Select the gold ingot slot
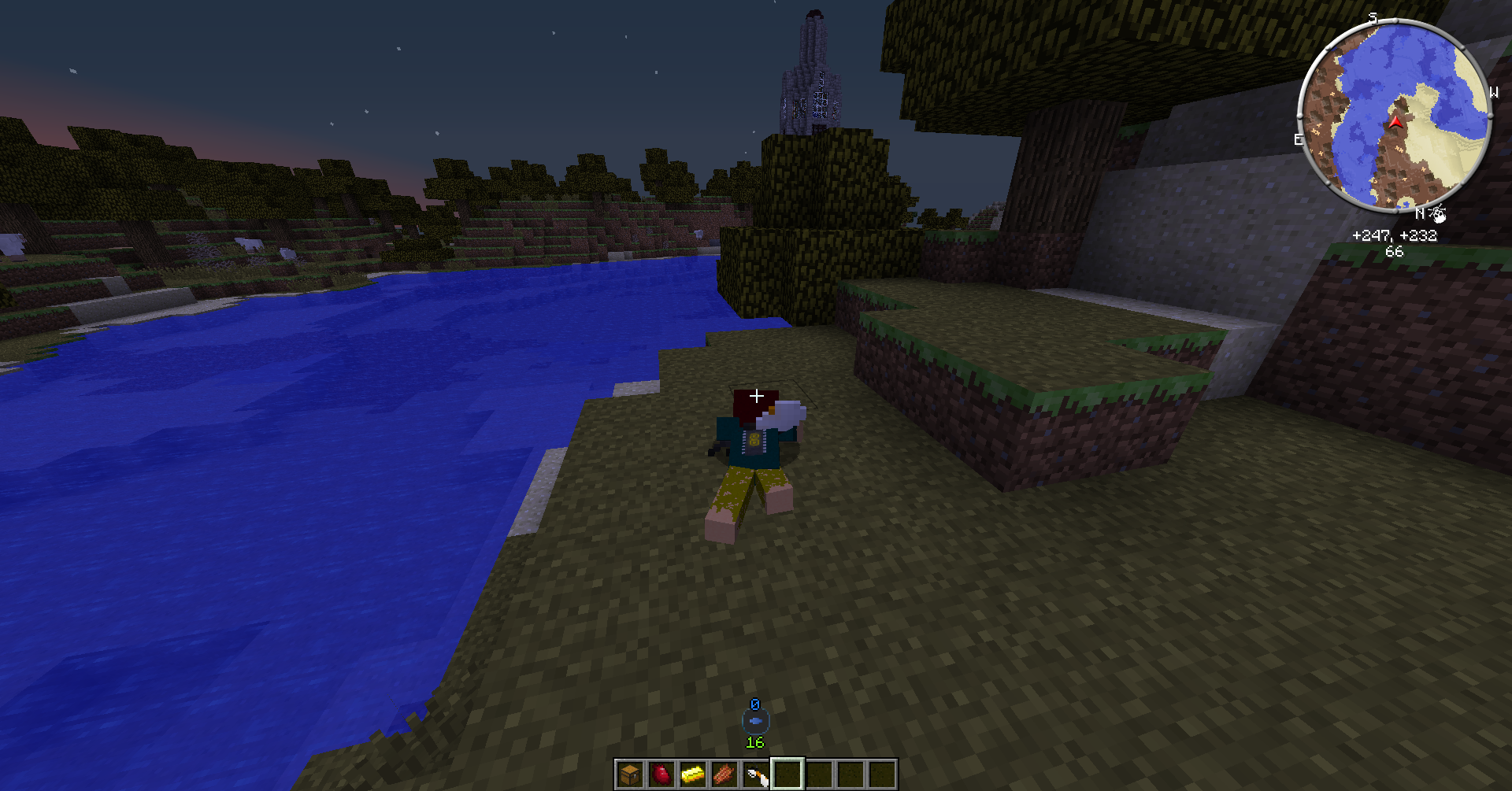 pos(693,774)
